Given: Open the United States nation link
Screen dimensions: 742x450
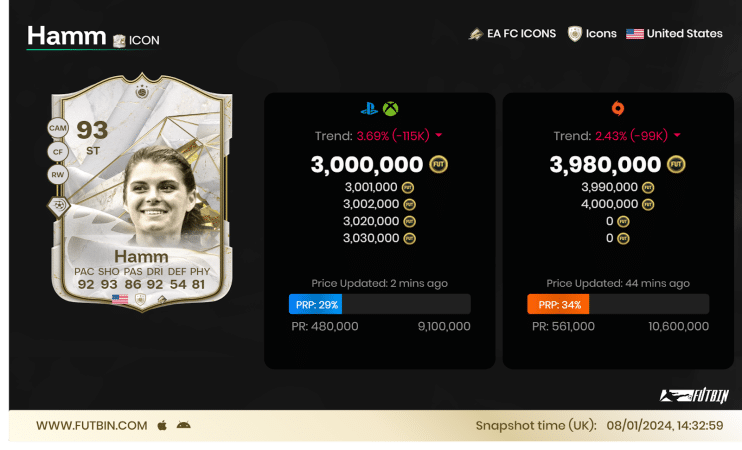Looking at the screenshot, I should pos(674,34).
